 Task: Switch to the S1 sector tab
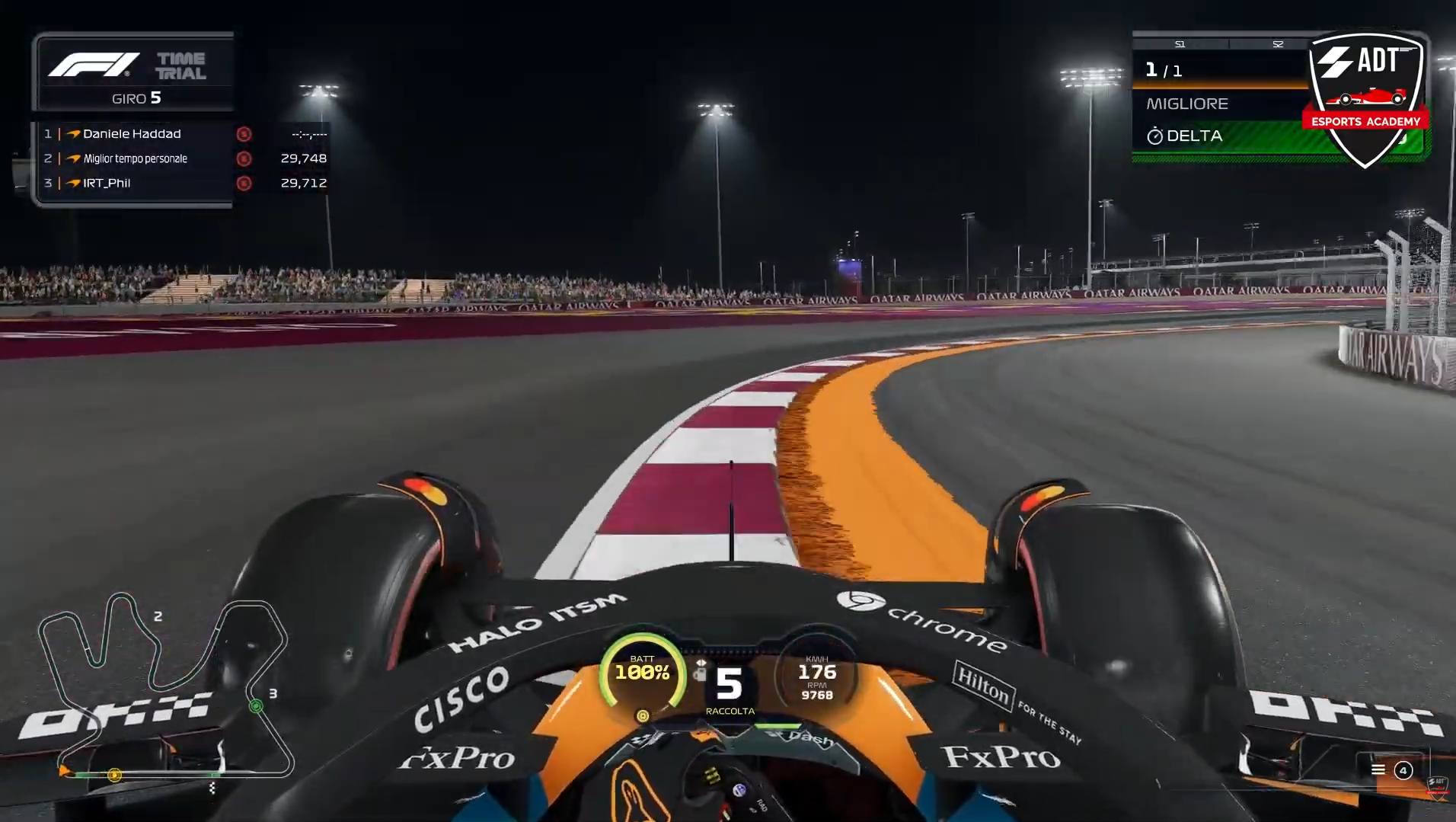click(x=1181, y=43)
